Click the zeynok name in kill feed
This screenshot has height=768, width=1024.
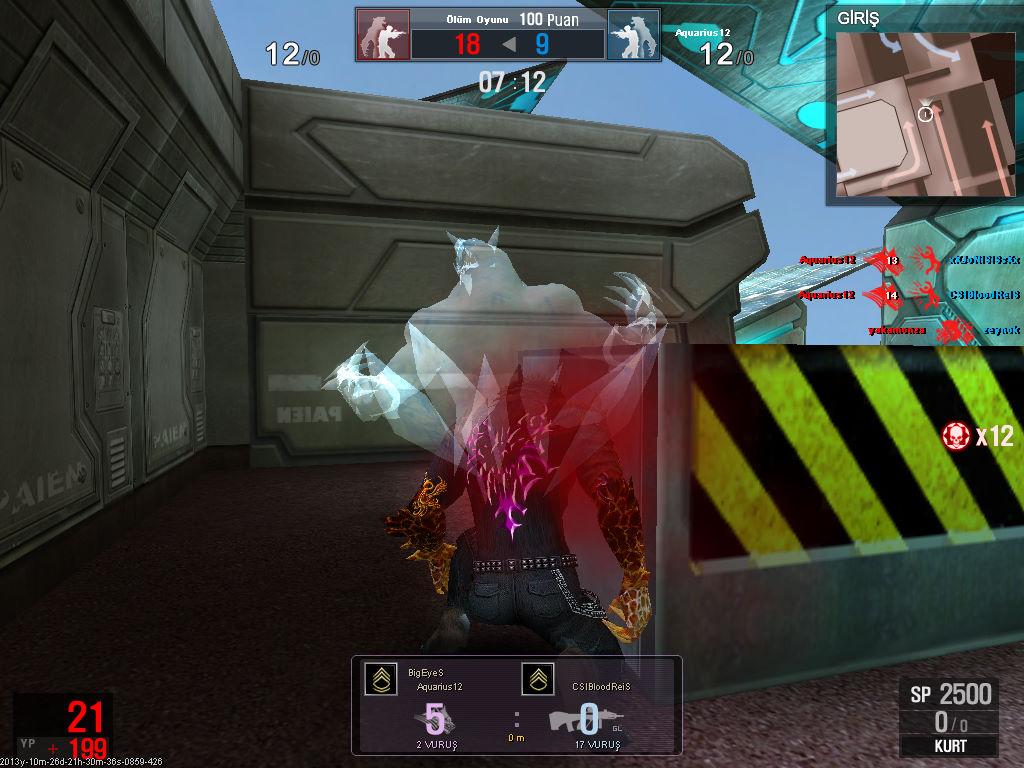(1000, 329)
